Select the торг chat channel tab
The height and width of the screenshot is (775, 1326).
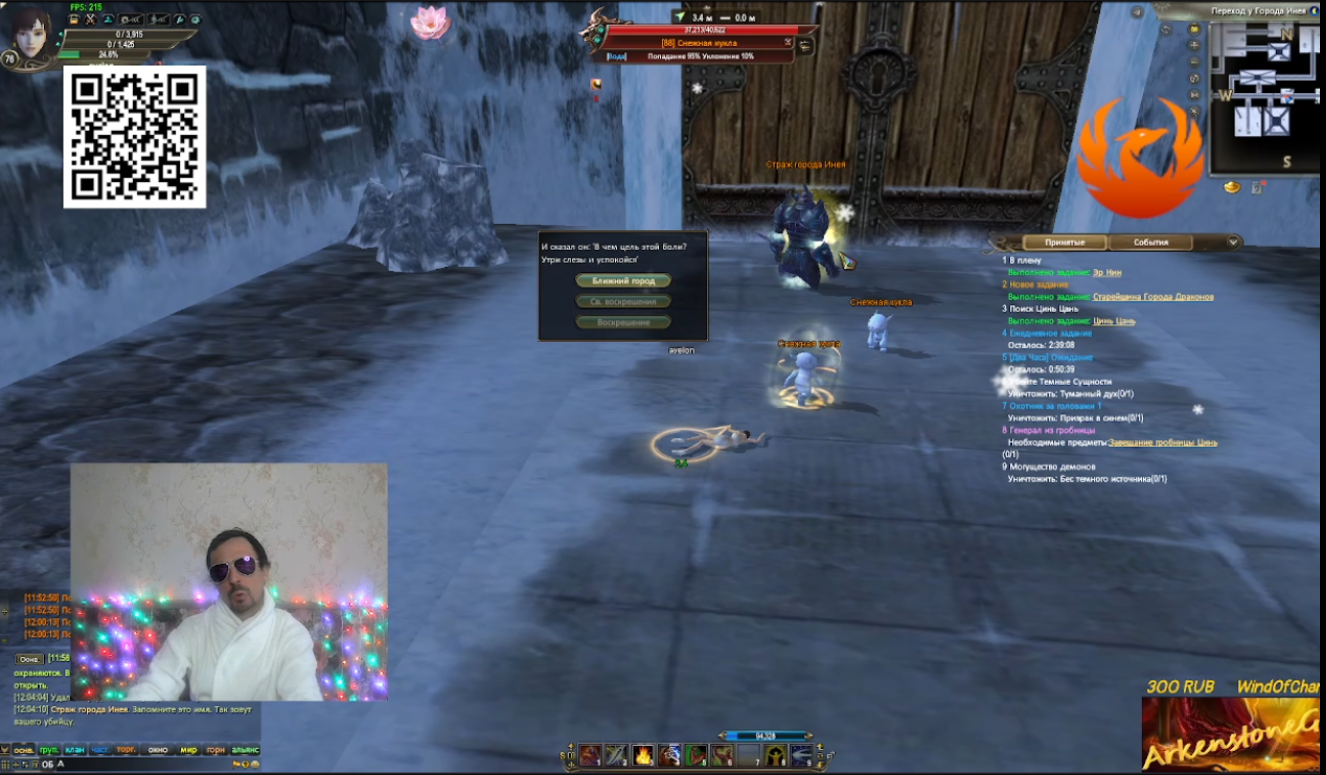click(125, 749)
